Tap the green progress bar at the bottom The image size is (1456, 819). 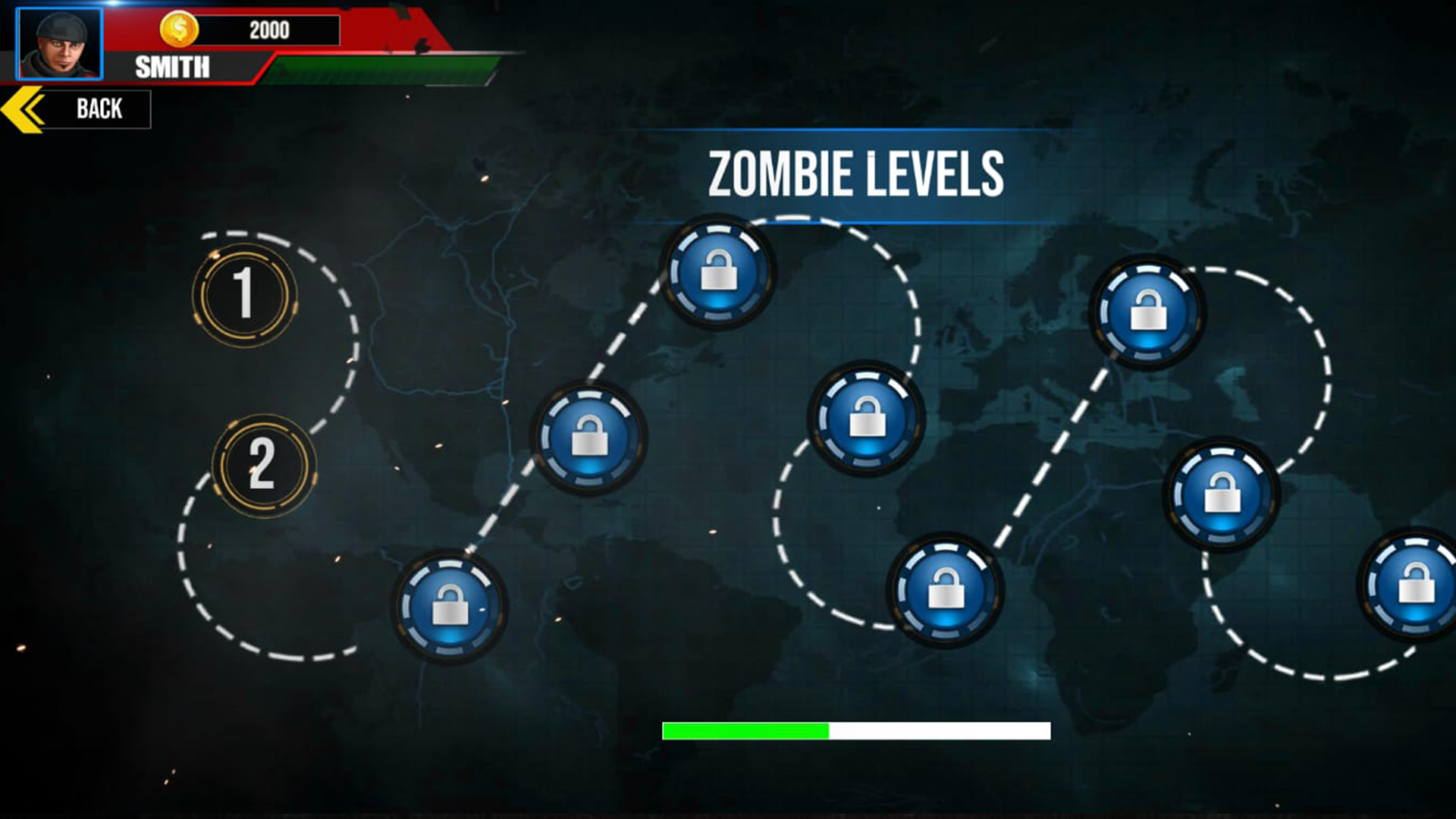point(745,732)
